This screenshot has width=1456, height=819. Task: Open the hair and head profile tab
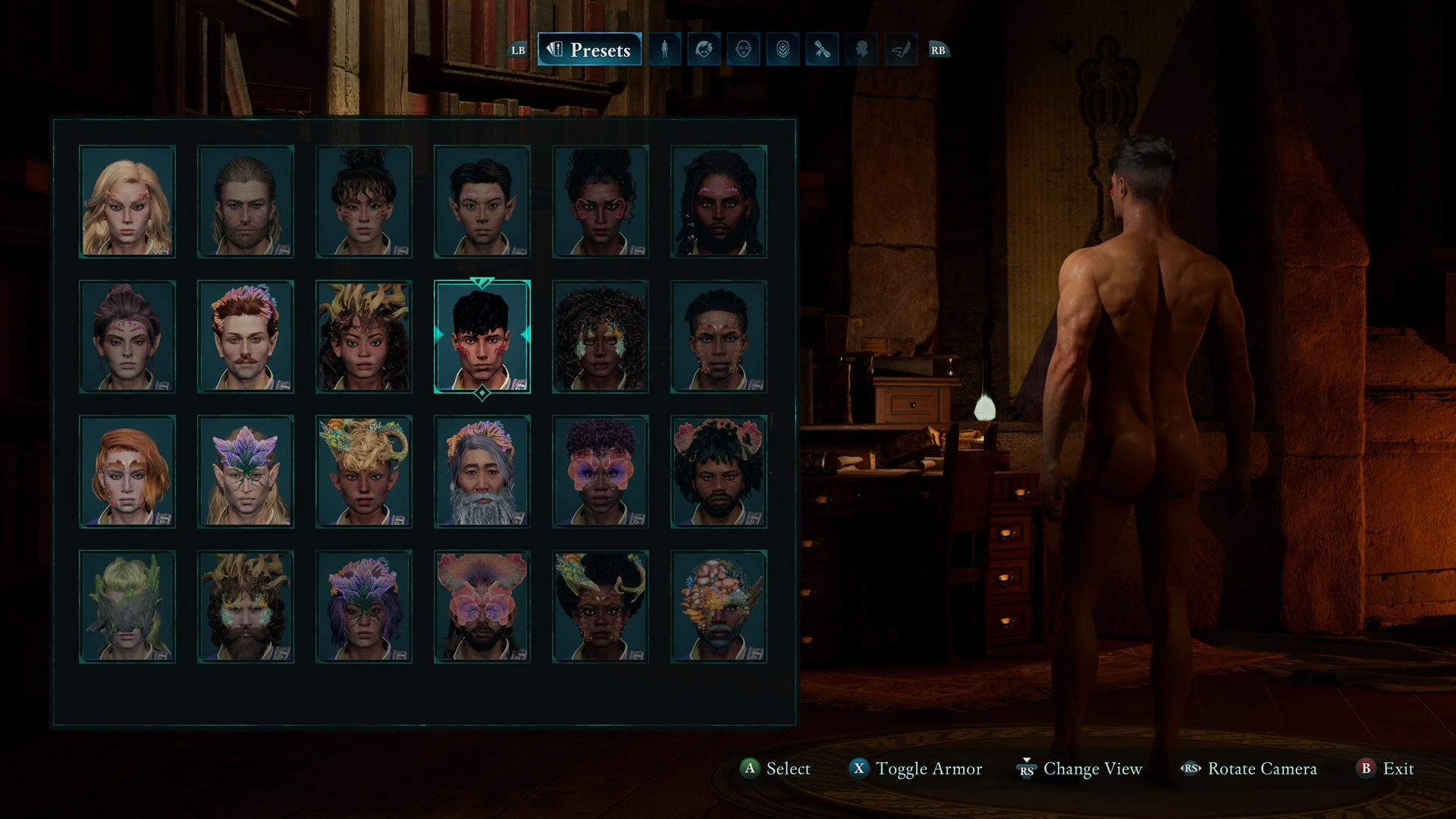point(704,50)
